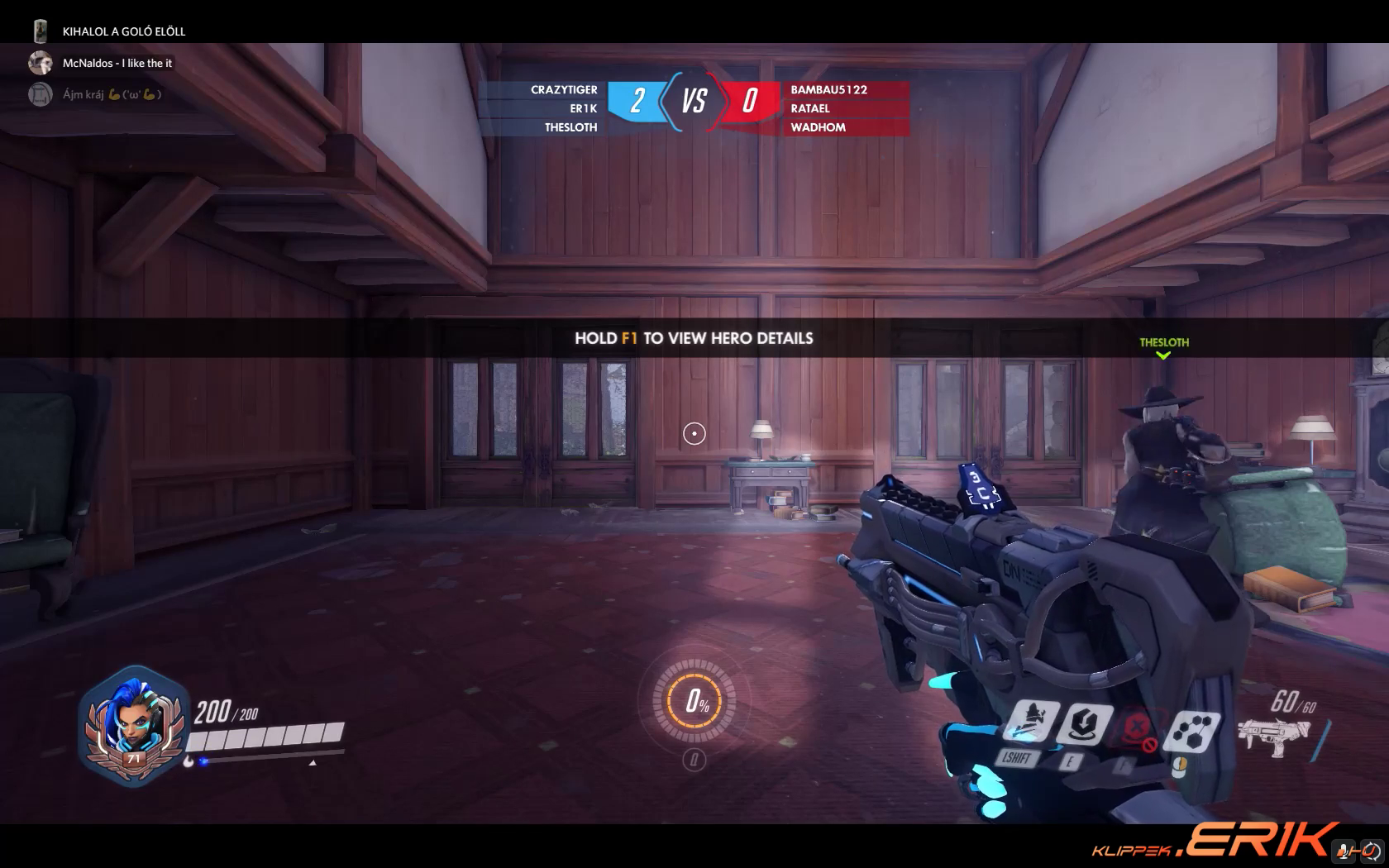Activate Sombra's Stealth ability icon

(1030, 720)
